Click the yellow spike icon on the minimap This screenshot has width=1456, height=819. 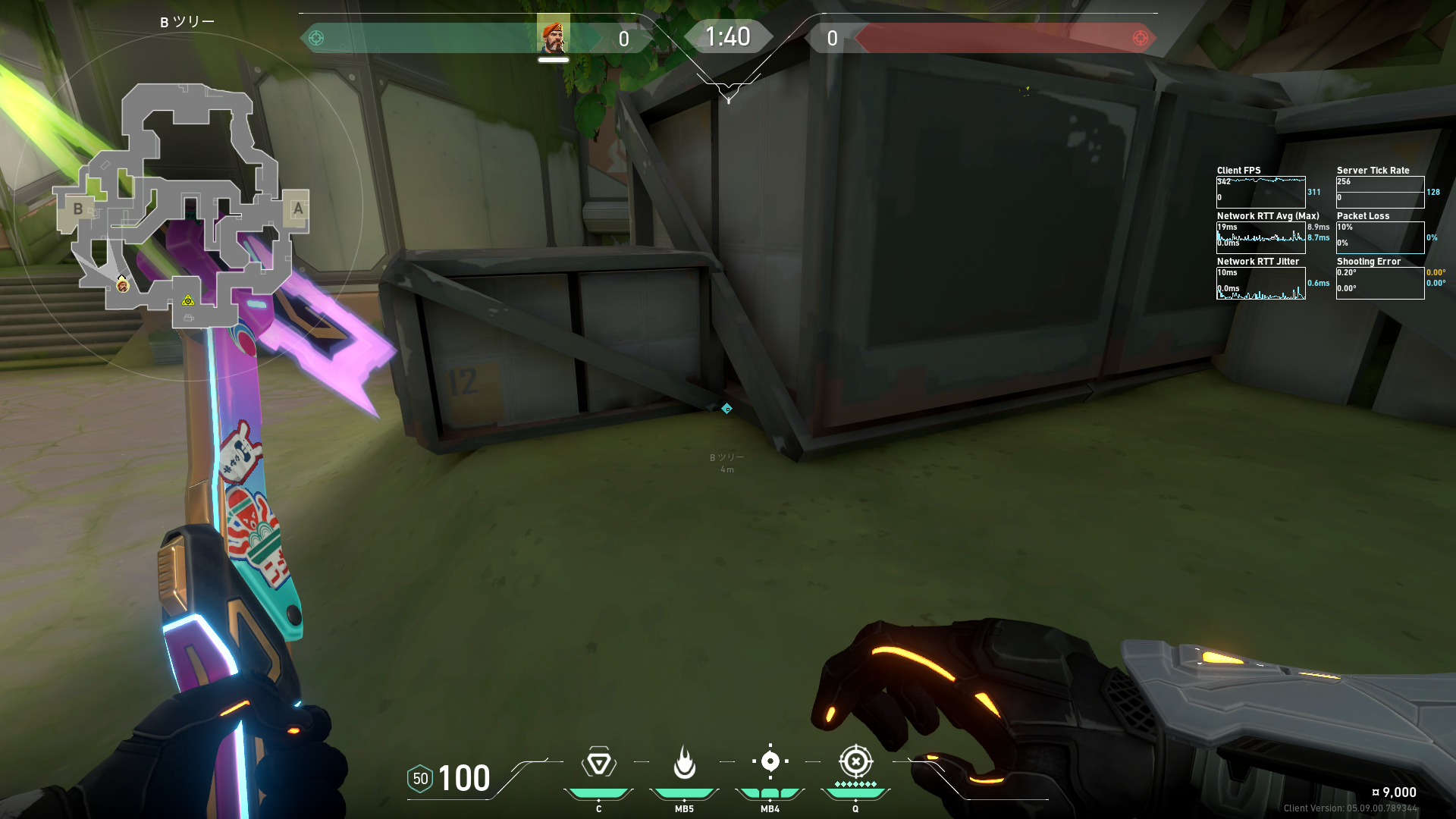point(188,301)
